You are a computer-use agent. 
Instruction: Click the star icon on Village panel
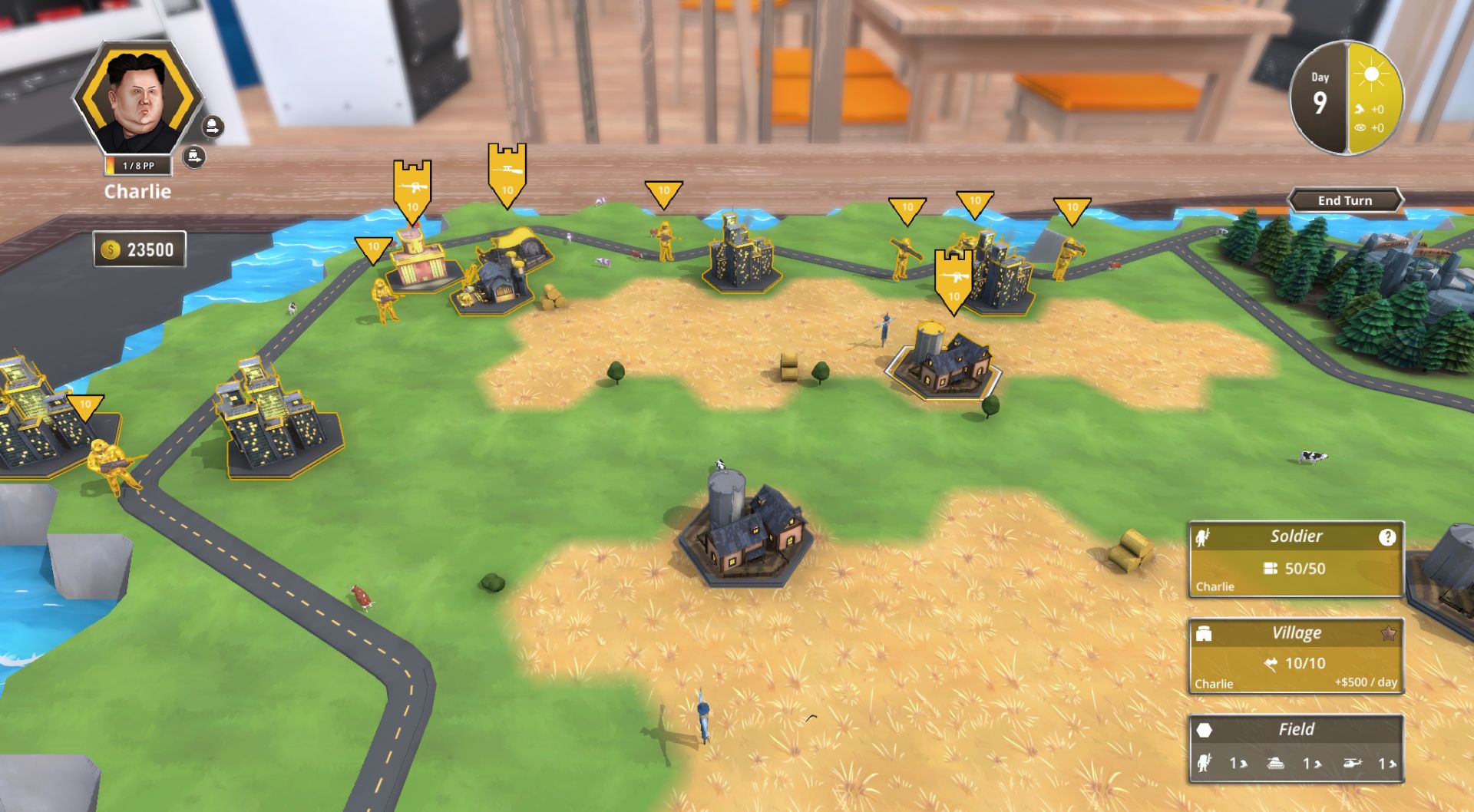click(1388, 634)
